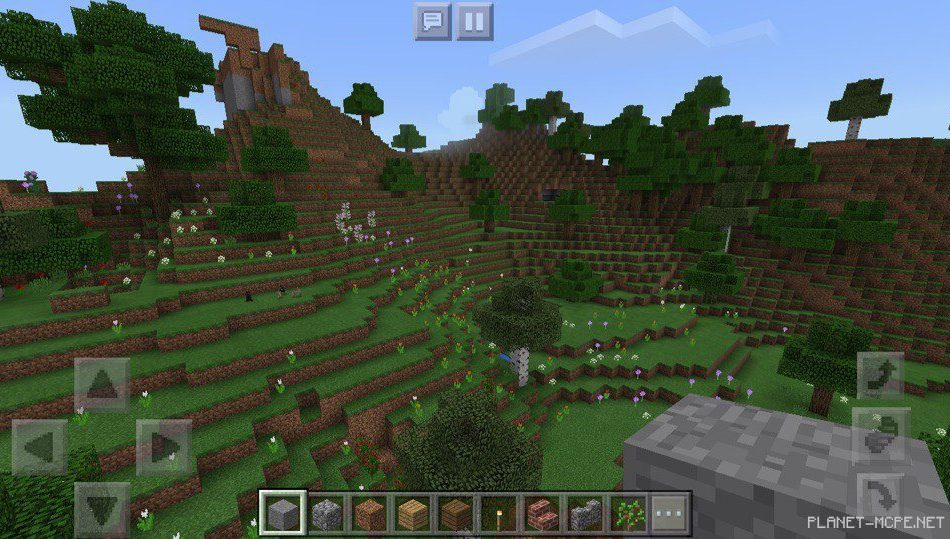This screenshot has height=539, width=950.
Task: Tap the strafe left arrow
Action: pos(41,447)
